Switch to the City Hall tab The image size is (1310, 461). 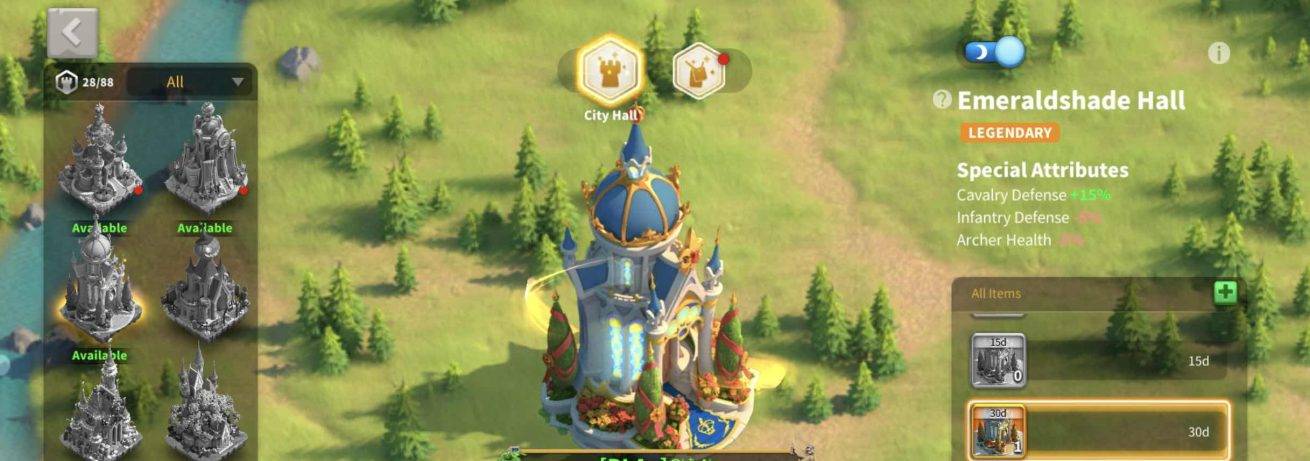(x=611, y=68)
